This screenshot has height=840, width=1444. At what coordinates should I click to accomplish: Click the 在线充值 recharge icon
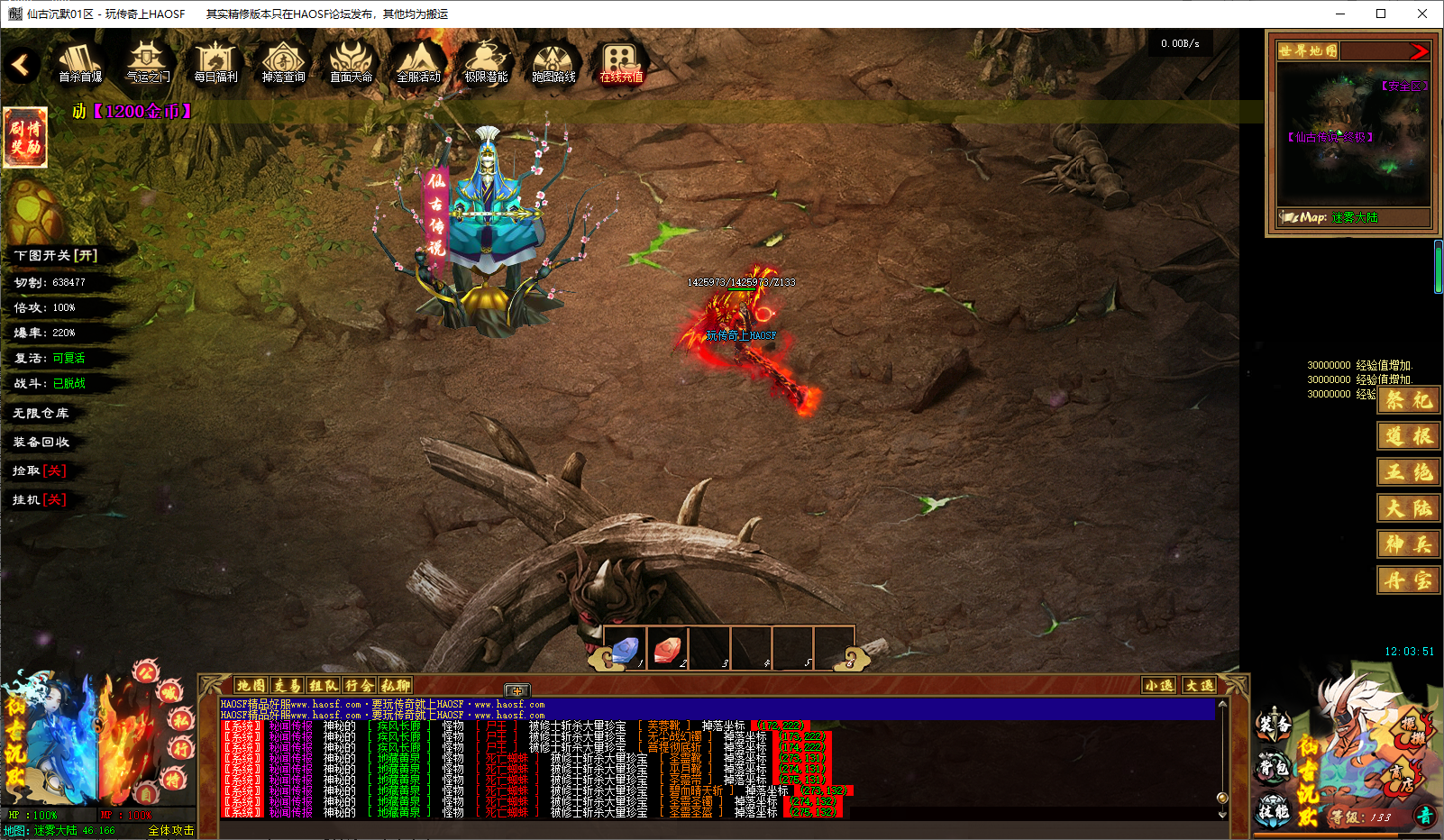(621, 63)
